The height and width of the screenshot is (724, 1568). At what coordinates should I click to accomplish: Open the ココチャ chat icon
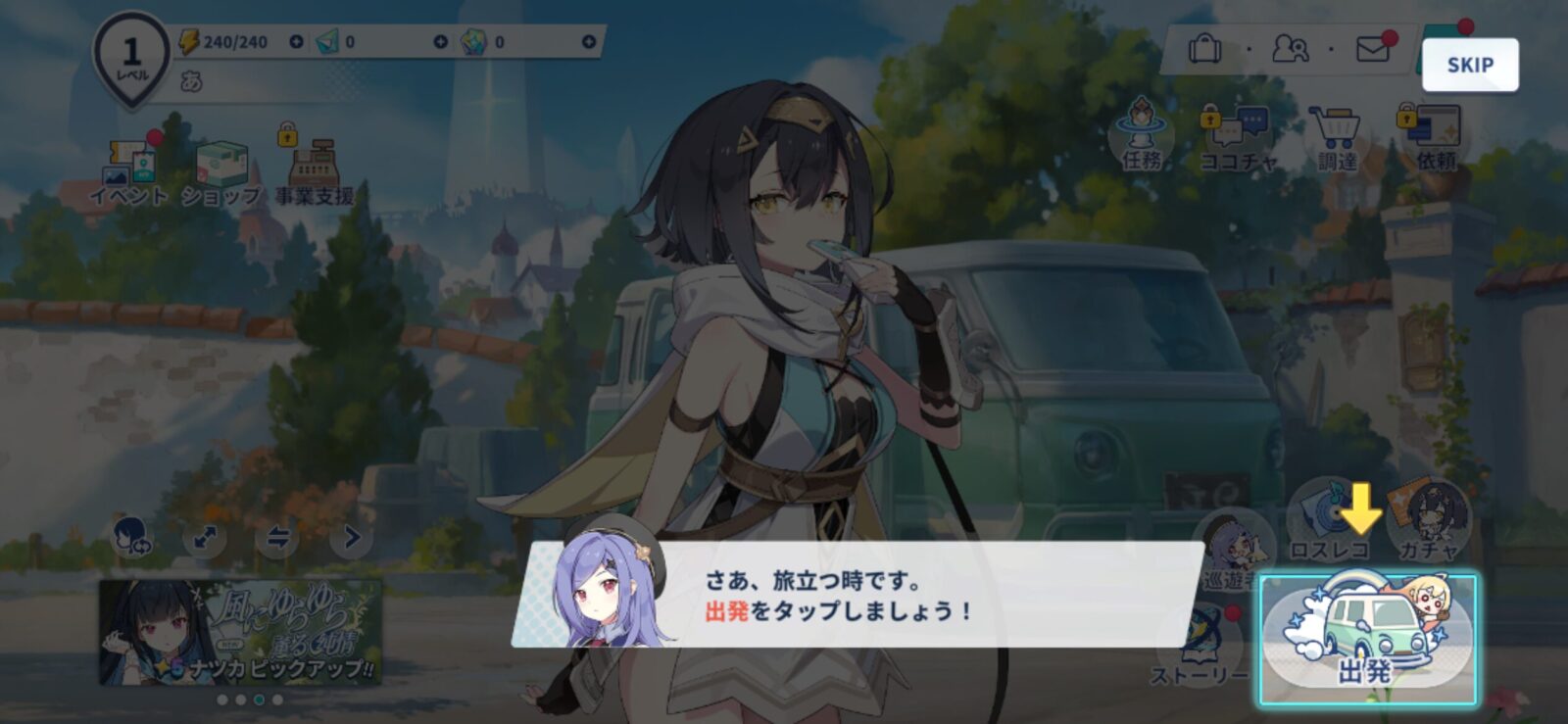(x=1239, y=137)
